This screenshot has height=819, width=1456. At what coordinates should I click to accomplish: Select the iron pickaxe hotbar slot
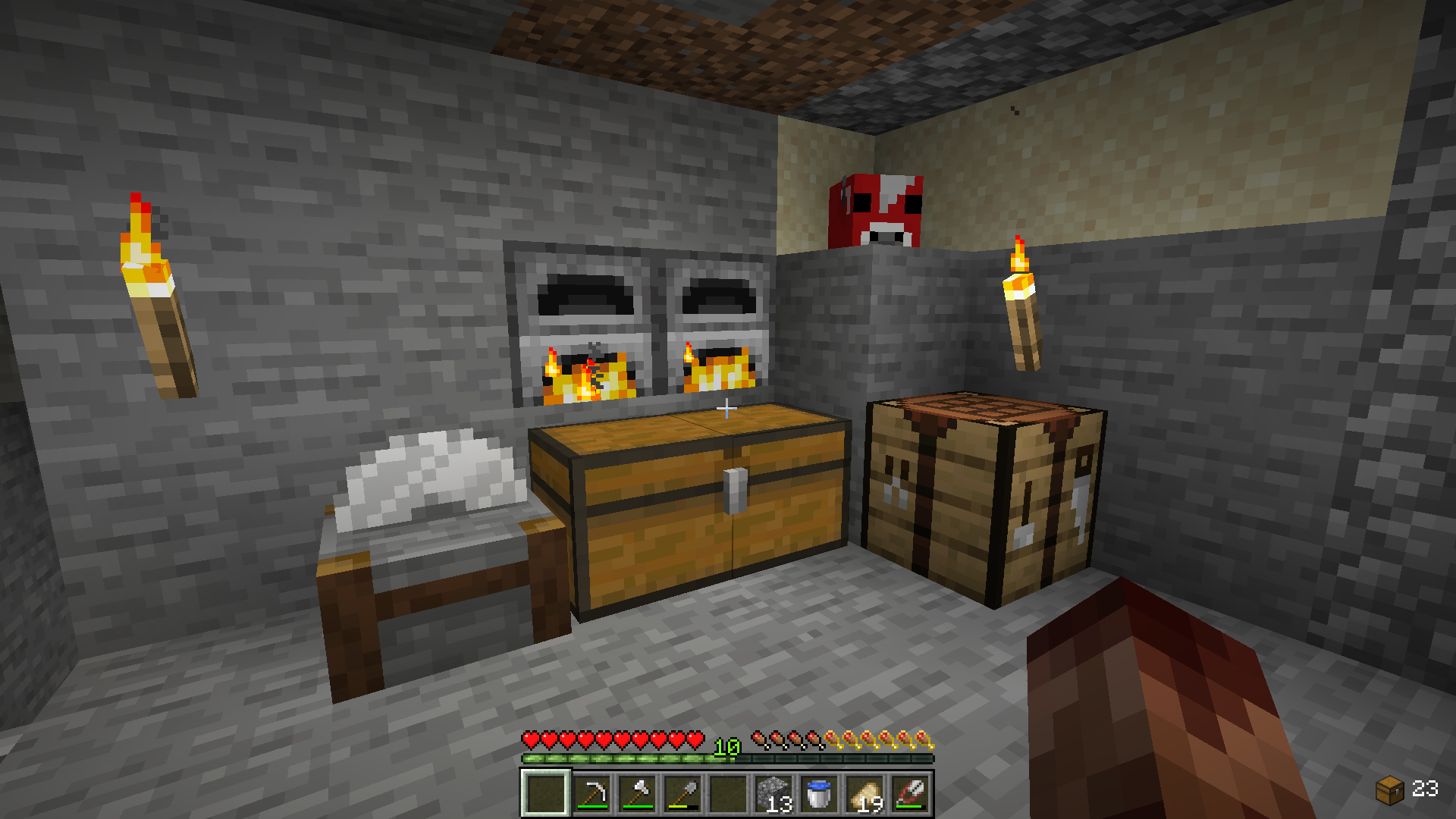tap(591, 793)
